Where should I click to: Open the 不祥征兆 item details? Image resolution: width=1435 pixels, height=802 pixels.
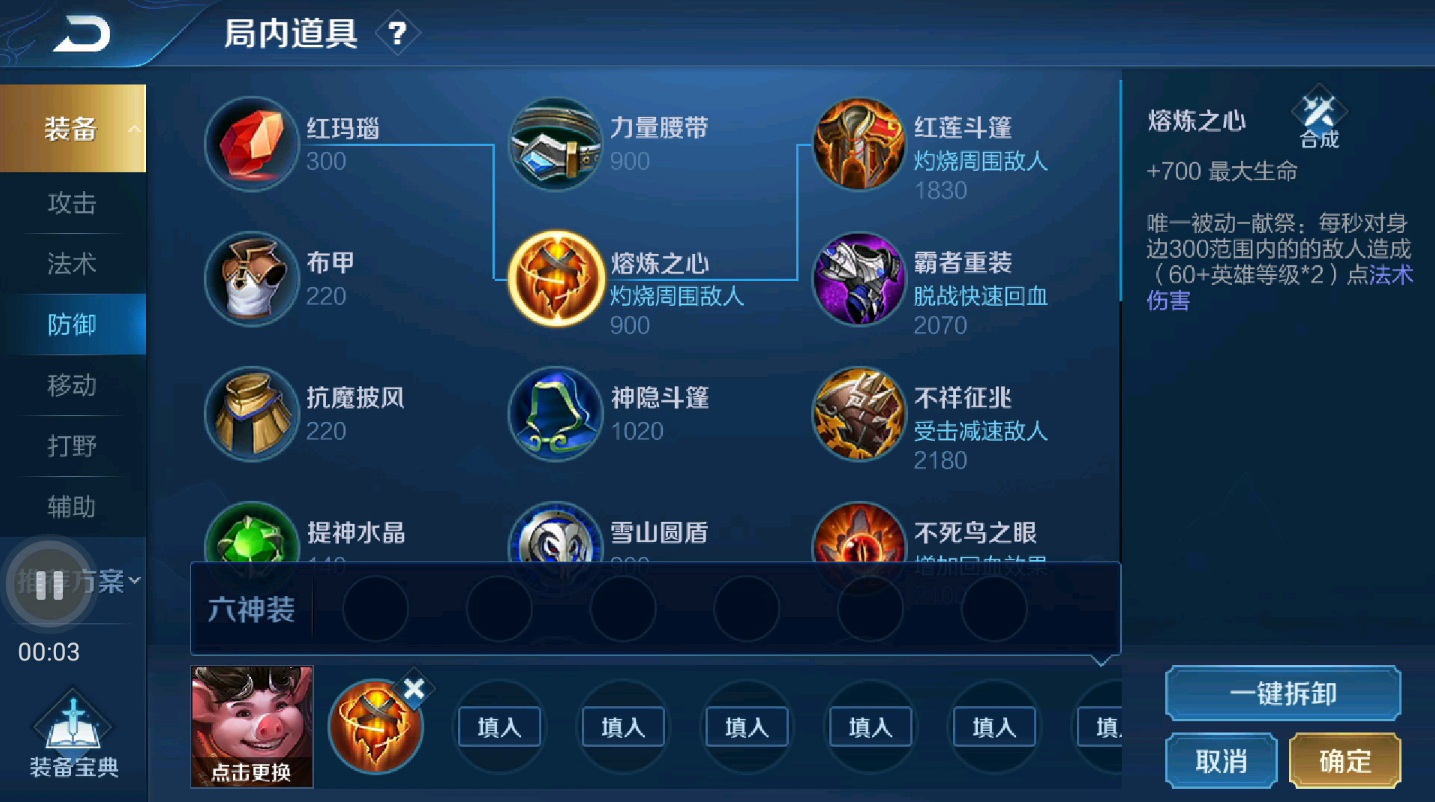click(859, 414)
